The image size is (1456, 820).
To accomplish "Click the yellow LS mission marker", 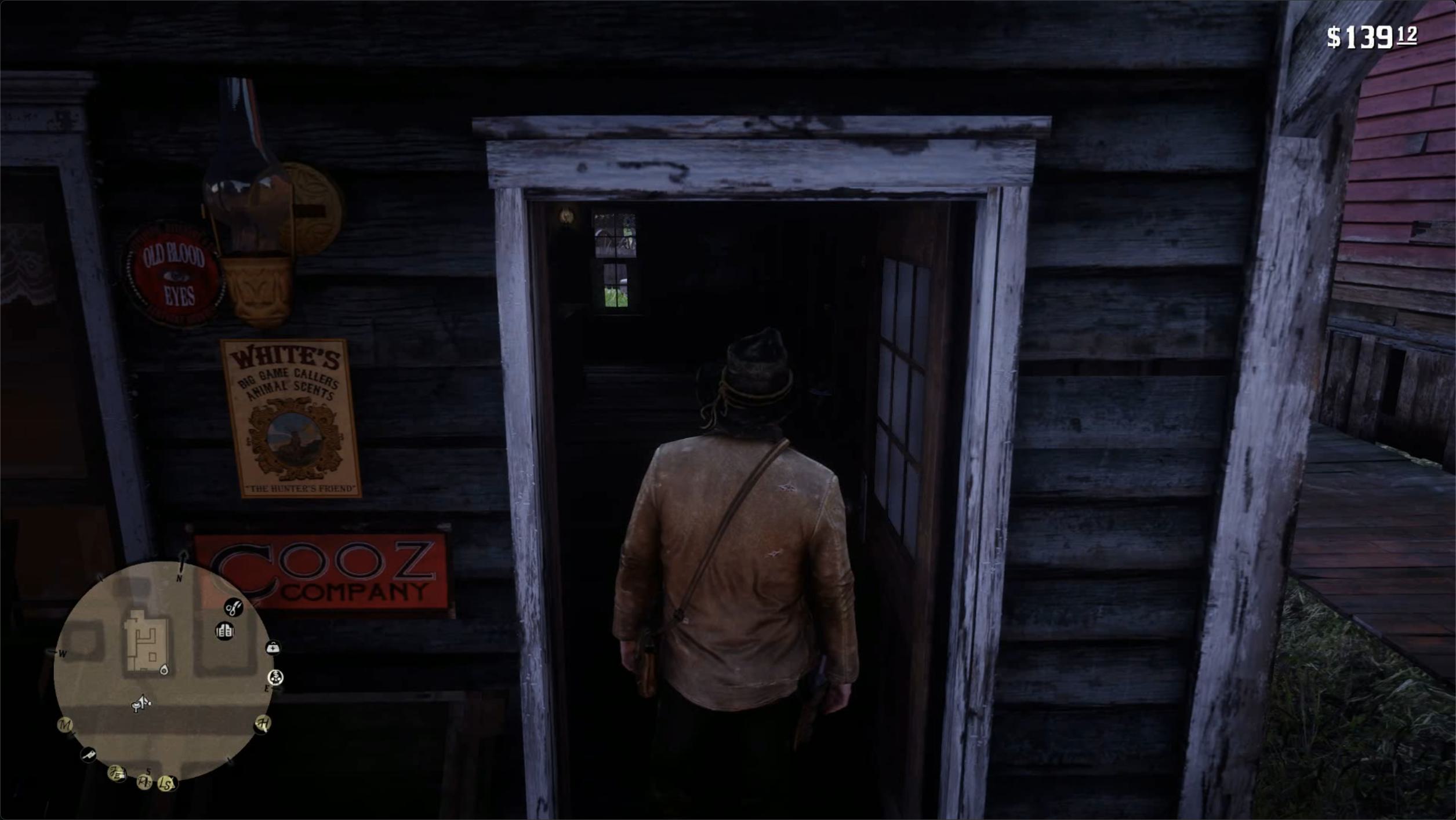I will pyautogui.click(x=167, y=785).
